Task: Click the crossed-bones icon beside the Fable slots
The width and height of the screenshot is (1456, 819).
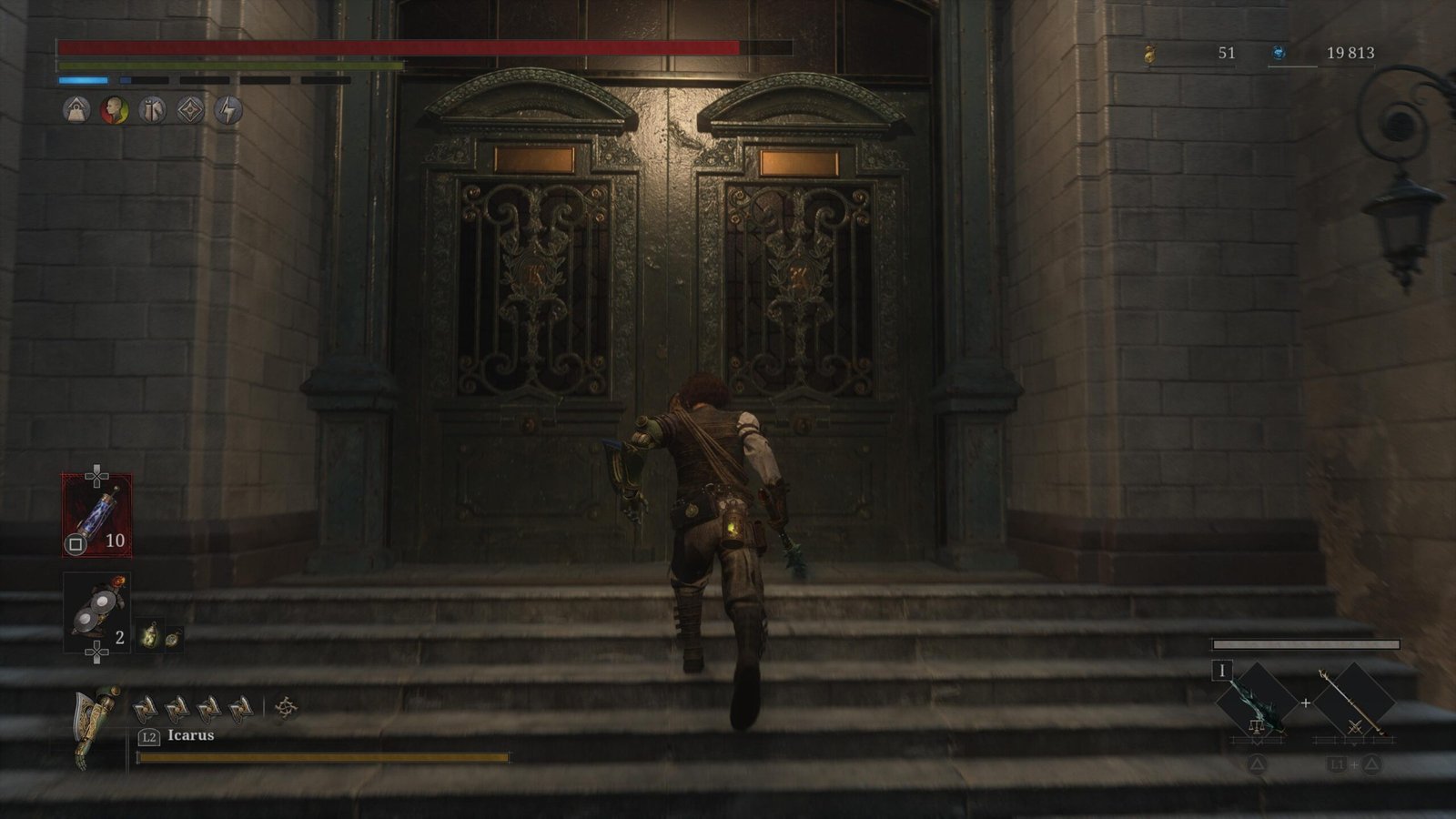Action: coord(286,707)
